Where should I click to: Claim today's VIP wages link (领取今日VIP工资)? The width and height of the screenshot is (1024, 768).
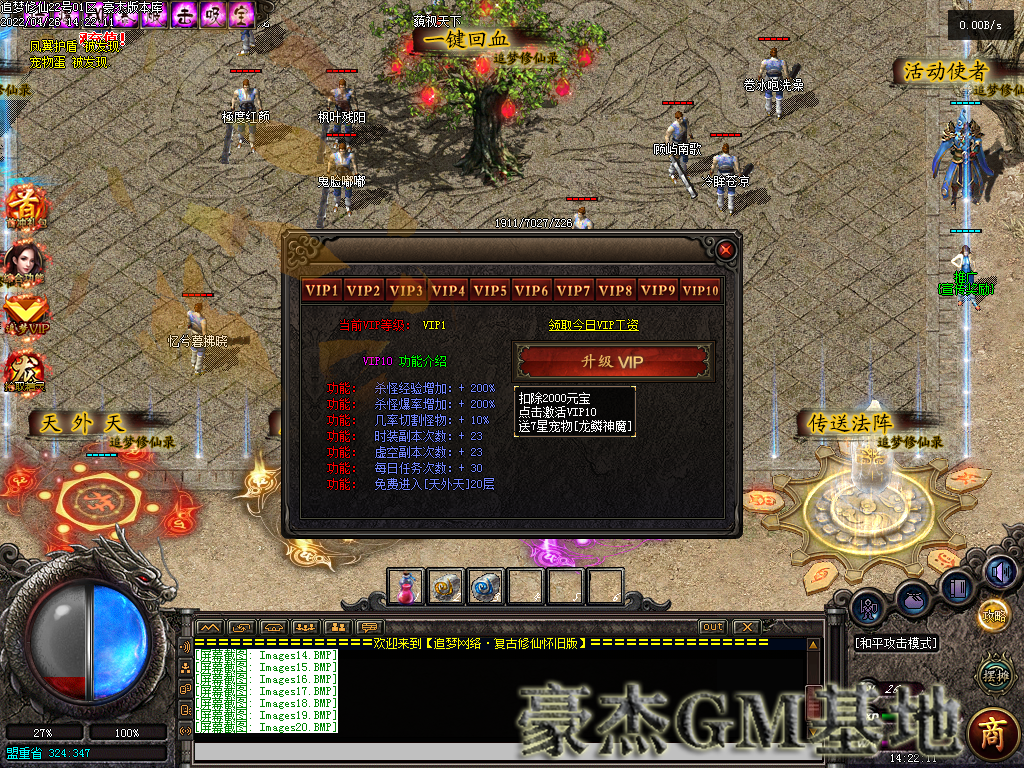(593, 325)
